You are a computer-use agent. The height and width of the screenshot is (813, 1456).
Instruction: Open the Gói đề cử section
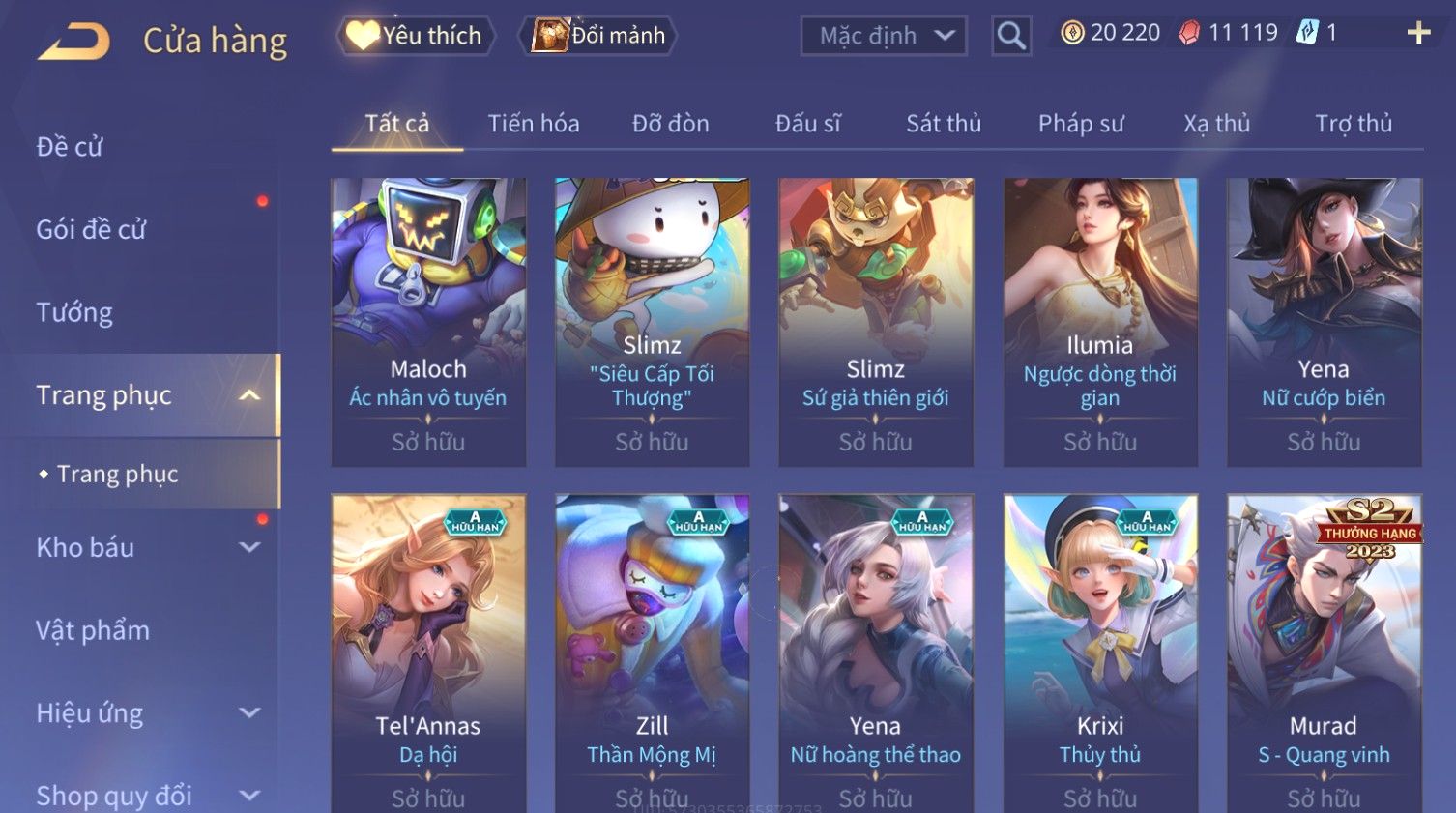(91, 230)
